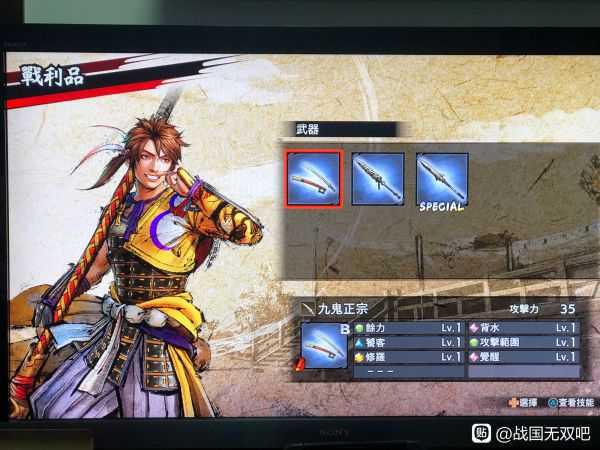The image size is (600, 450).
Task: Select the 攻擊範圍 skill row
Action: (523, 342)
